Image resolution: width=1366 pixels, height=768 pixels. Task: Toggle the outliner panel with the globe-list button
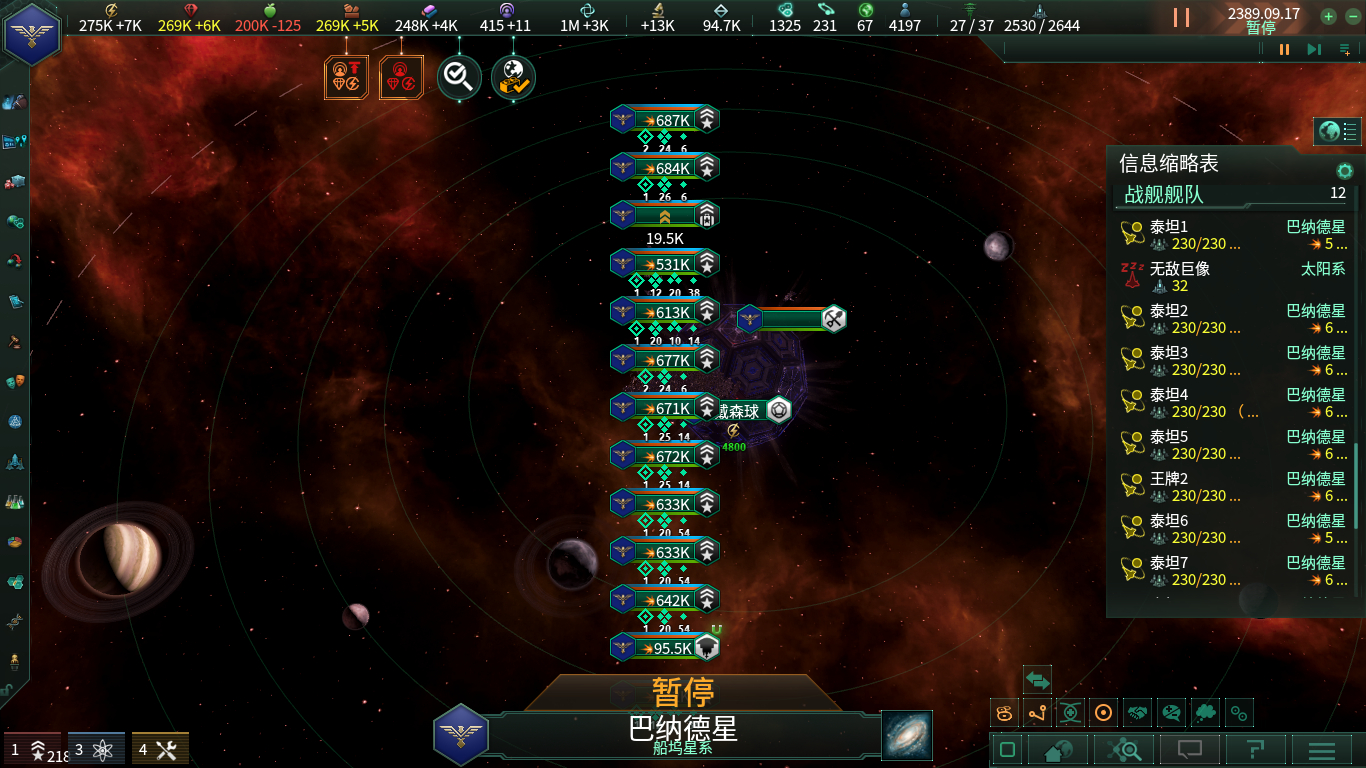1338,131
